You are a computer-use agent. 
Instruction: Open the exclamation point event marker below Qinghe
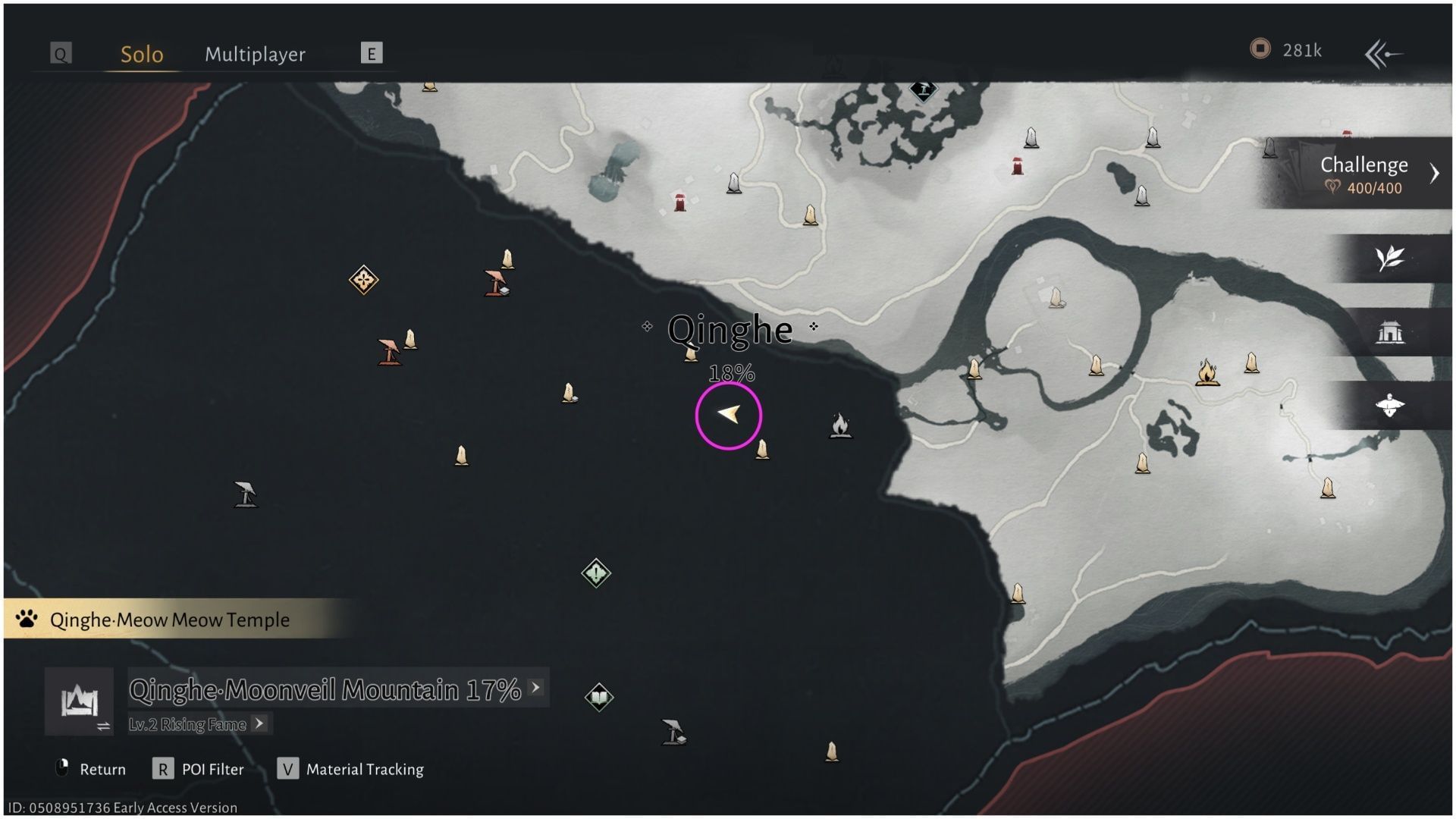pos(596,574)
